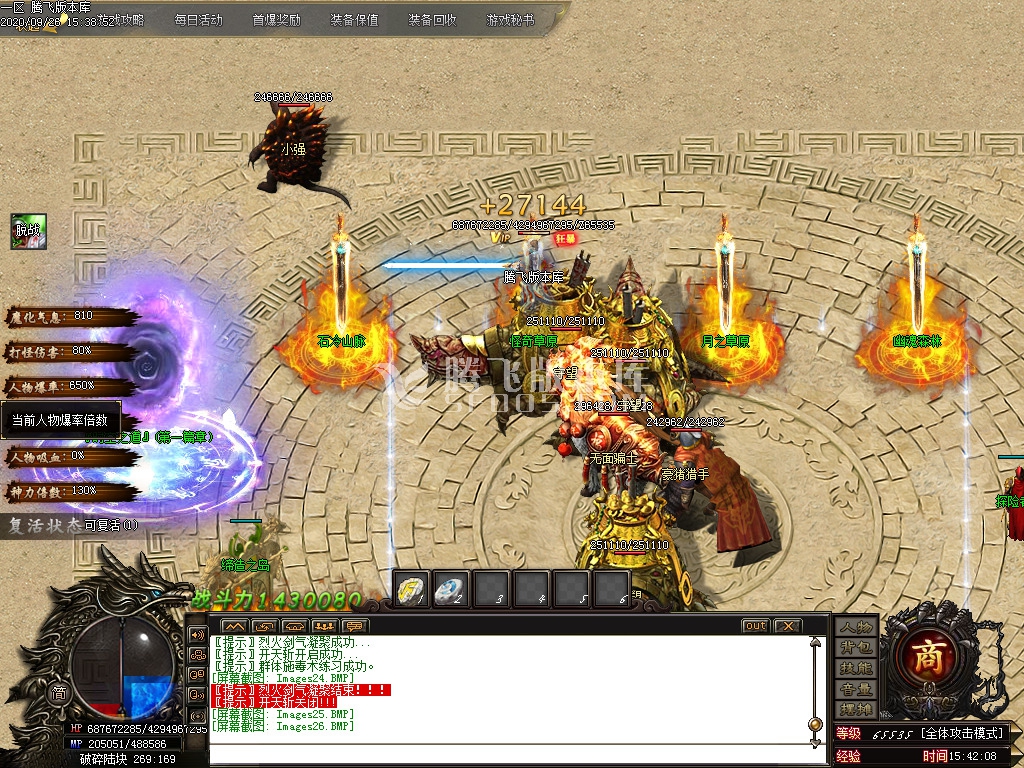
Task: Activate the 脱战 leave-combat icon
Action: (x=28, y=231)
